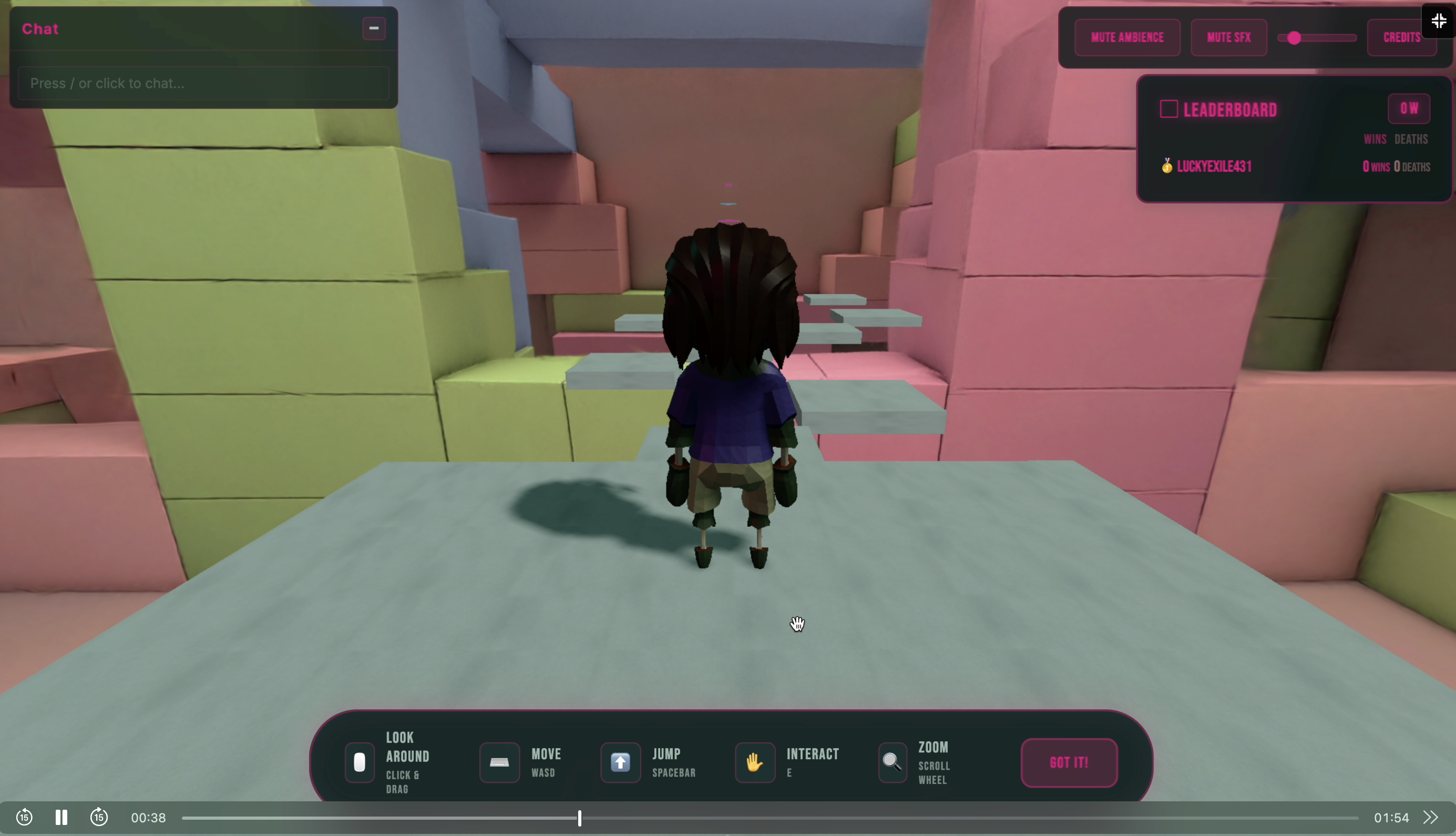1456x836 pixels.
Task: Toggle Mute Ambience
Action: click(x=1126, y=37)
